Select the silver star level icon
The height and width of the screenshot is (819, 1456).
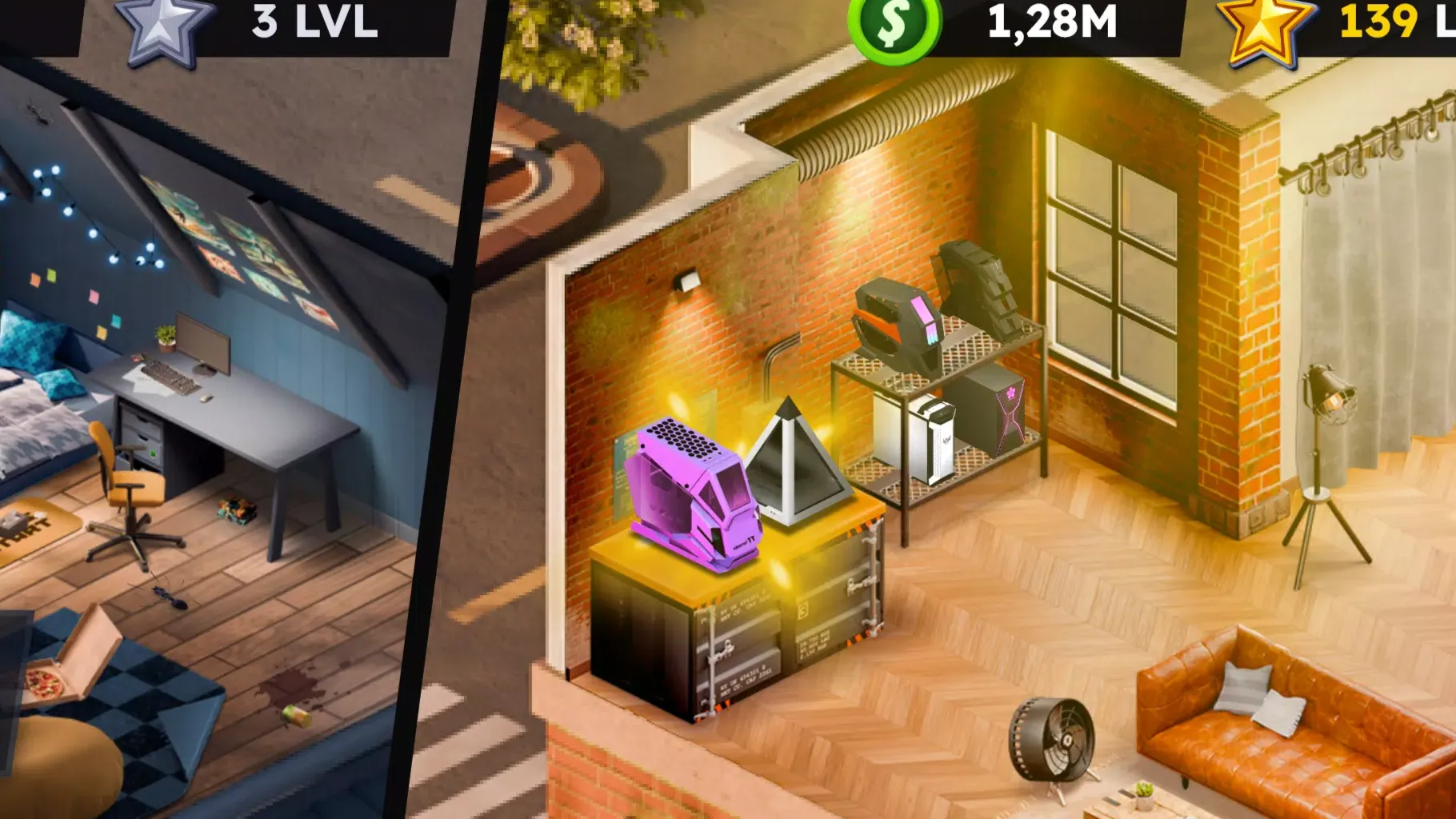164,29
